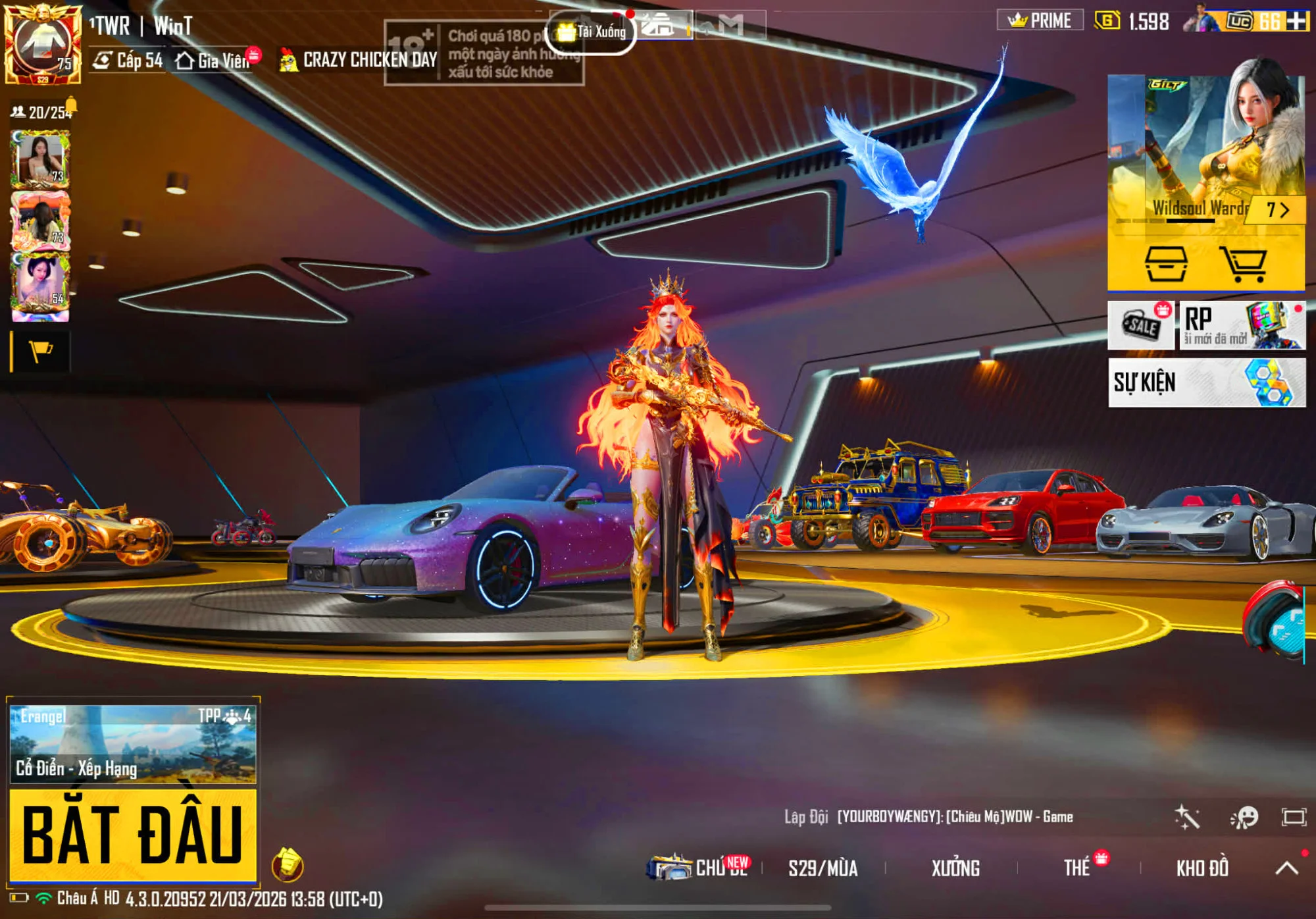This screenshot has width=1316, height=919.
Task: Open the Erangel map mode selector
Action: pos(132,744)
